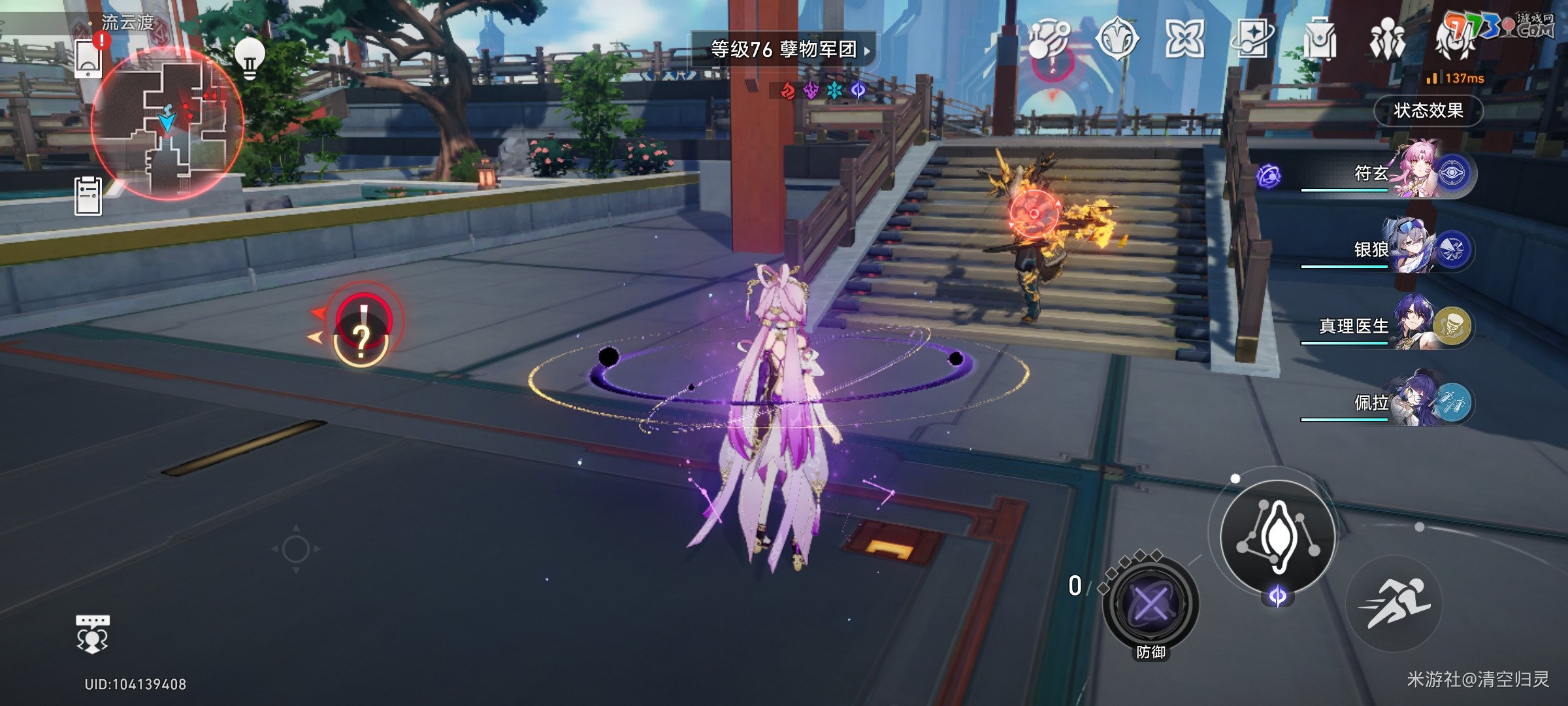Tap the lightbulb hint icon
1568x706 pixels.
(249, 58)
